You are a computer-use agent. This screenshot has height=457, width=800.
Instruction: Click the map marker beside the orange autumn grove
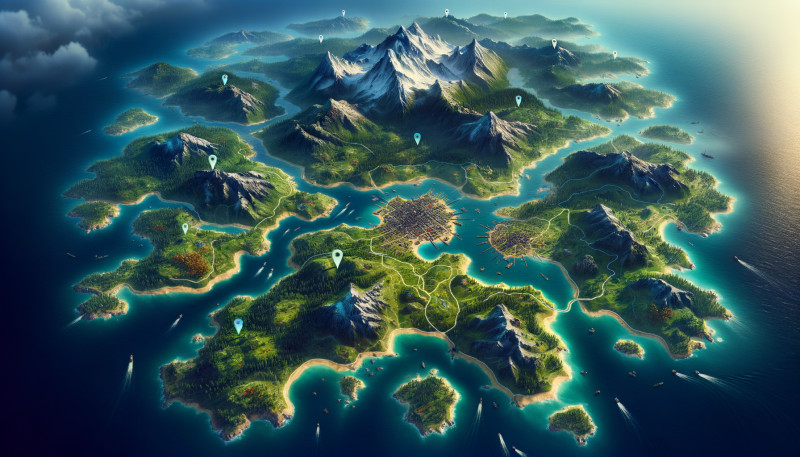tap(185, 228)
